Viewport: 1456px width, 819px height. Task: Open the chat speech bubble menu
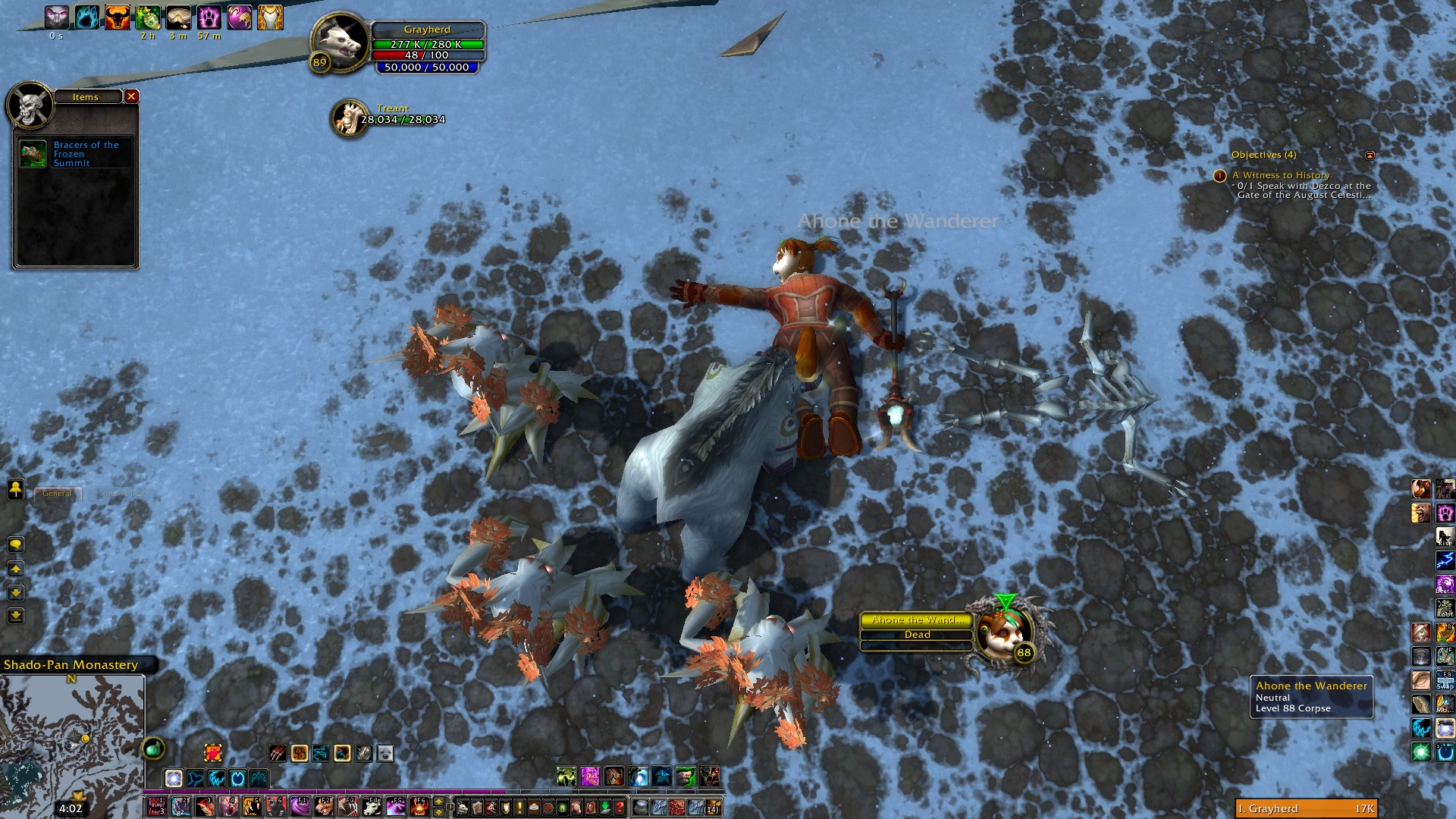tap(15, 544)
